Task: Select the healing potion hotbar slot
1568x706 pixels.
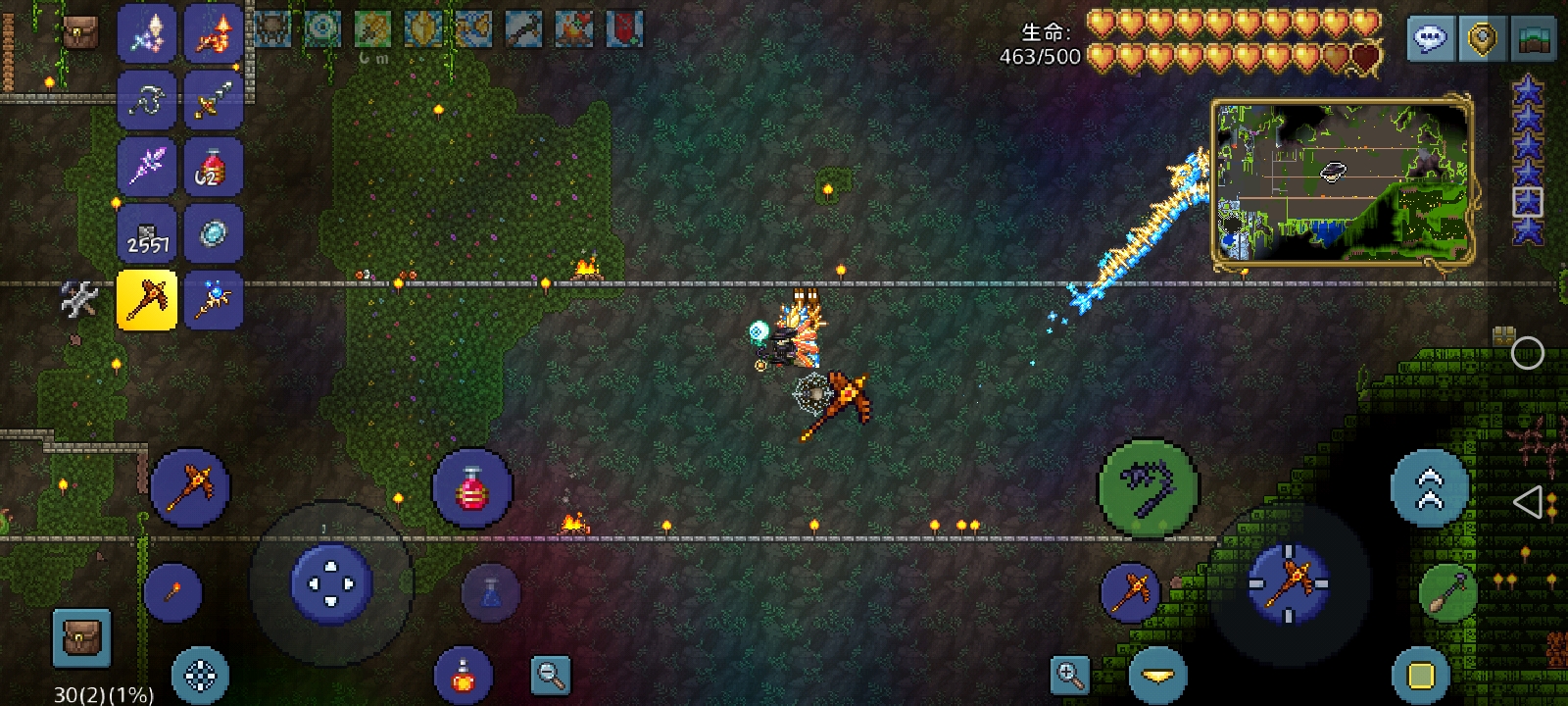Action: point(213,166)
